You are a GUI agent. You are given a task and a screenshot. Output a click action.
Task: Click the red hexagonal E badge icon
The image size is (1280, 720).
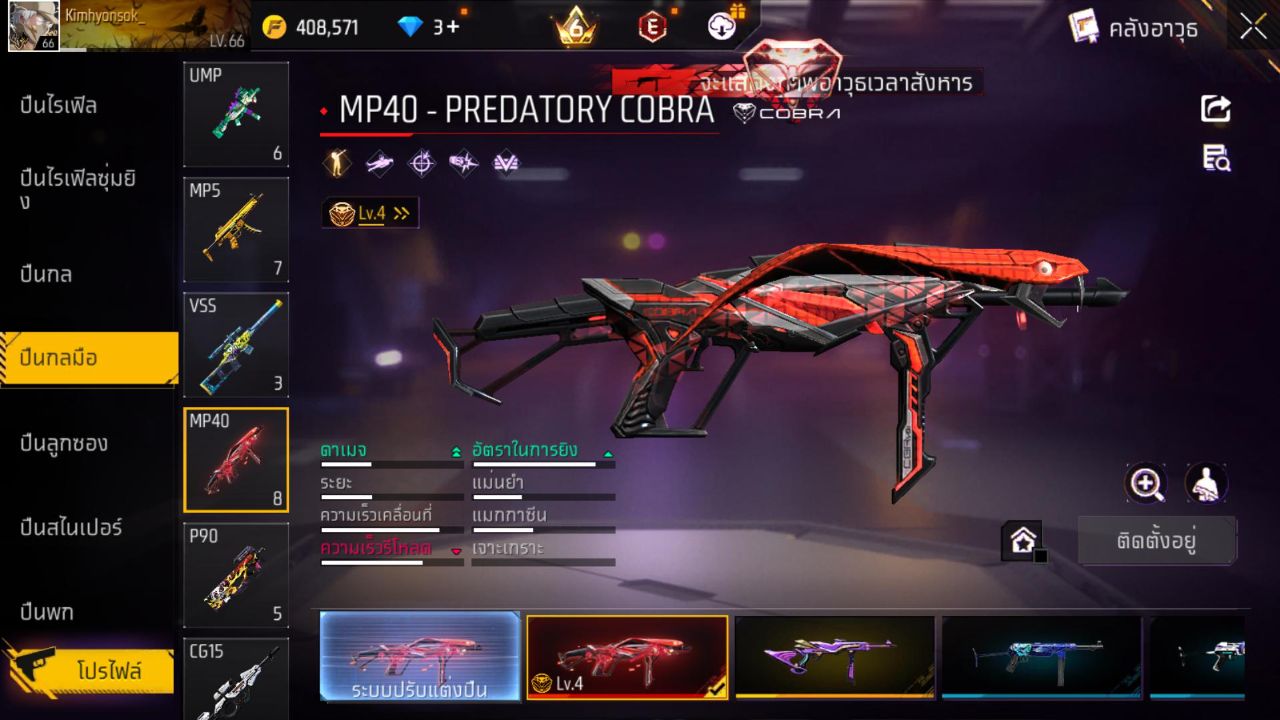point(651,26)
